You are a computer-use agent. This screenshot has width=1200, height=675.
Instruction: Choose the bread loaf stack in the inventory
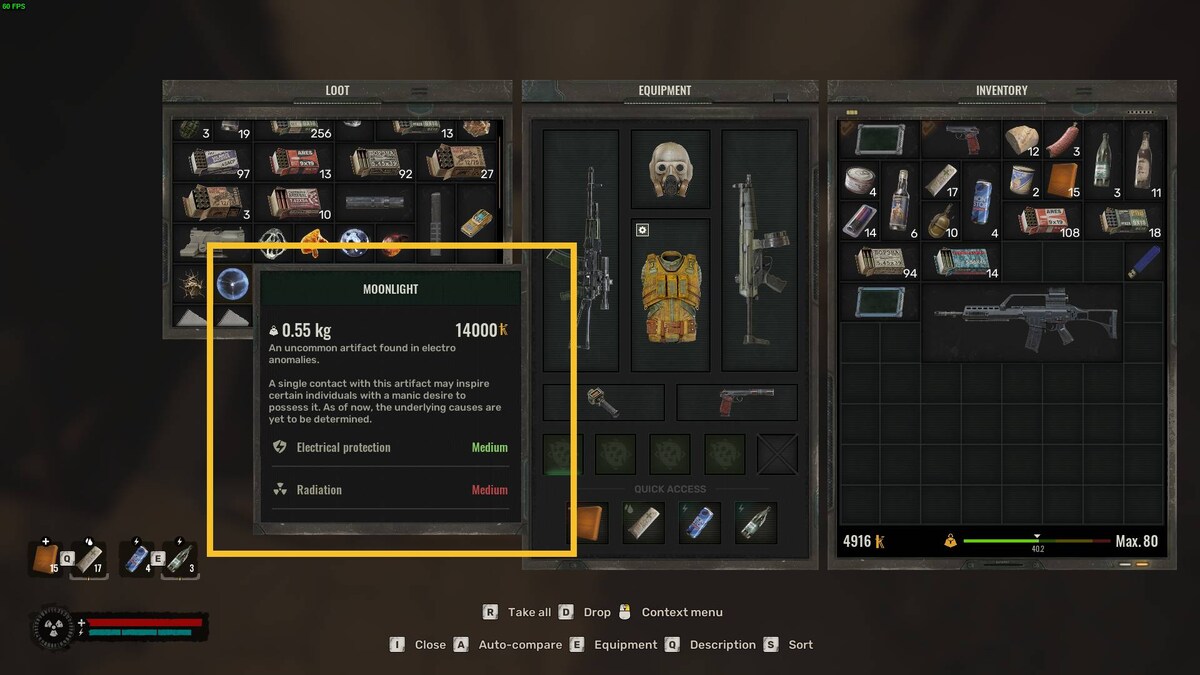click(1022, 141)
